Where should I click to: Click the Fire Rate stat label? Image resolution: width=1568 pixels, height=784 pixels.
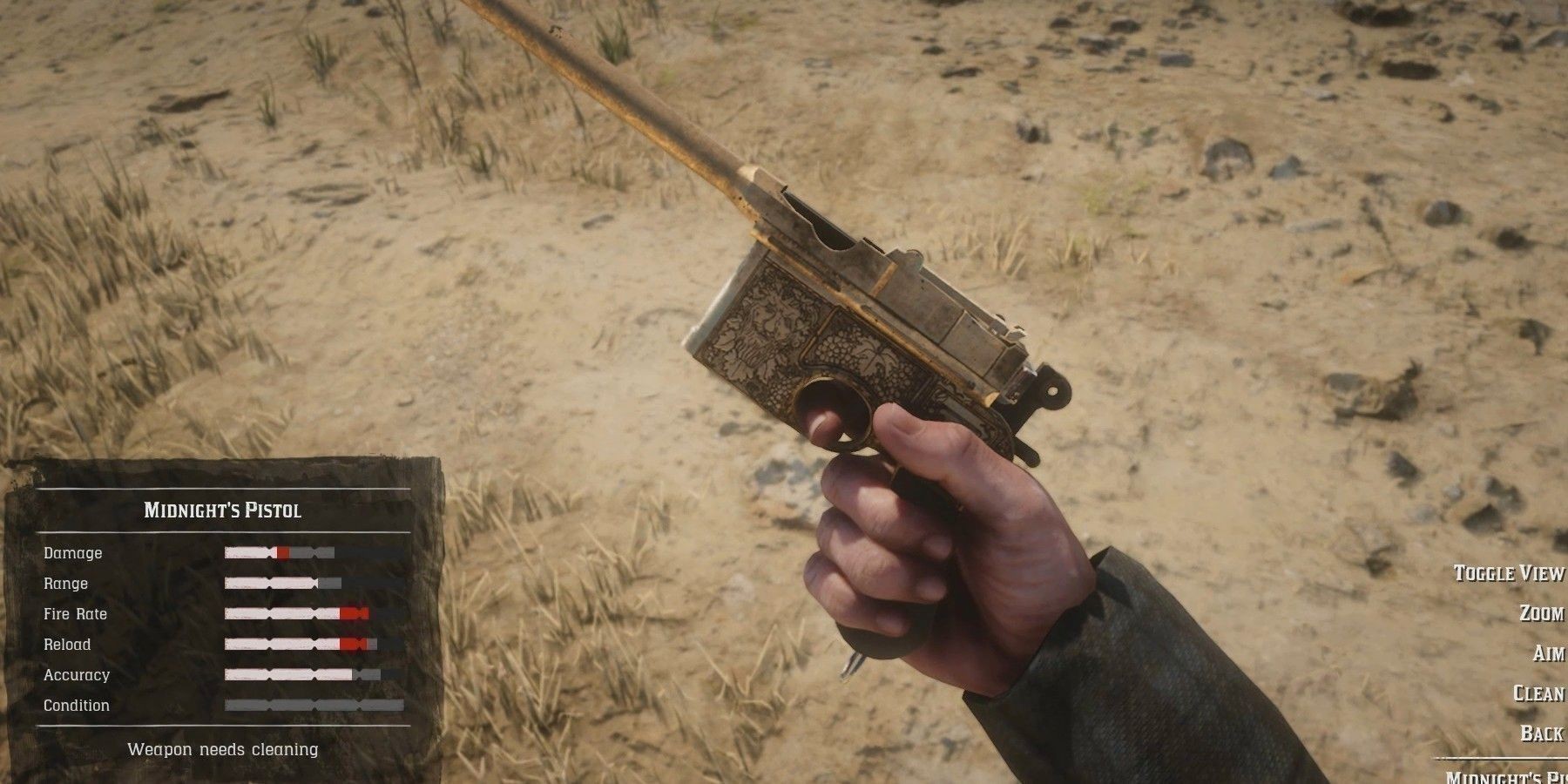(76, 613)
